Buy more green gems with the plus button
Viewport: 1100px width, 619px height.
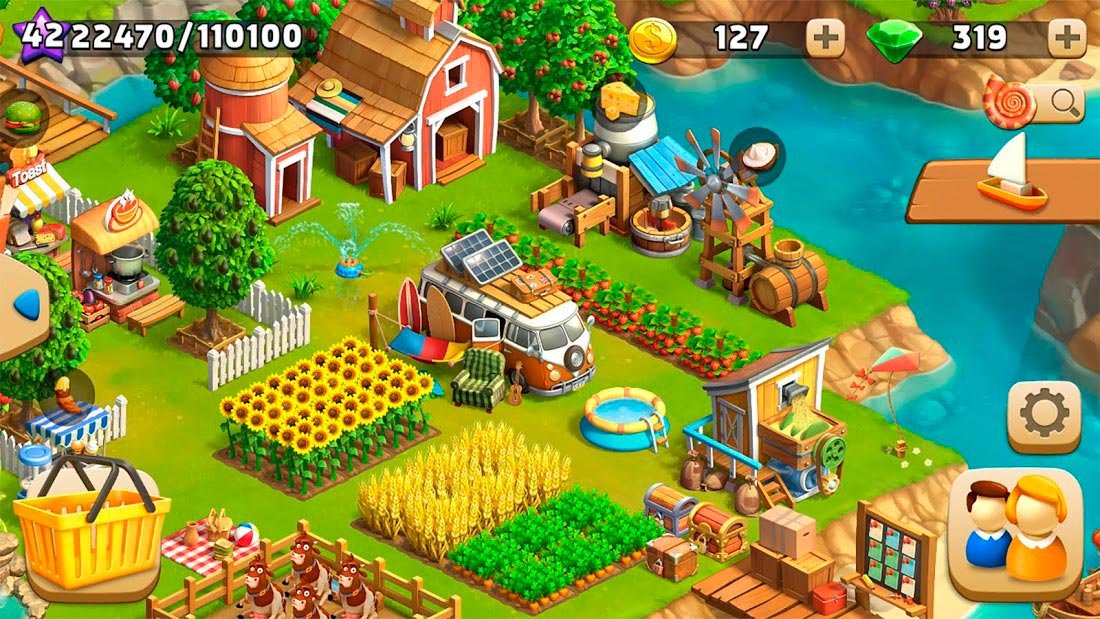pos(1067,39)
